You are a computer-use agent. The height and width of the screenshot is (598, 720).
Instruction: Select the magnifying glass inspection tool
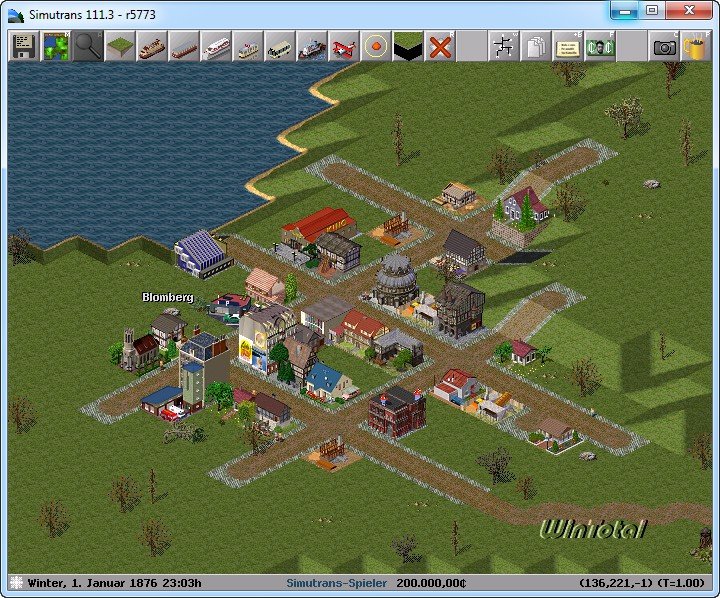click(88, 46)
